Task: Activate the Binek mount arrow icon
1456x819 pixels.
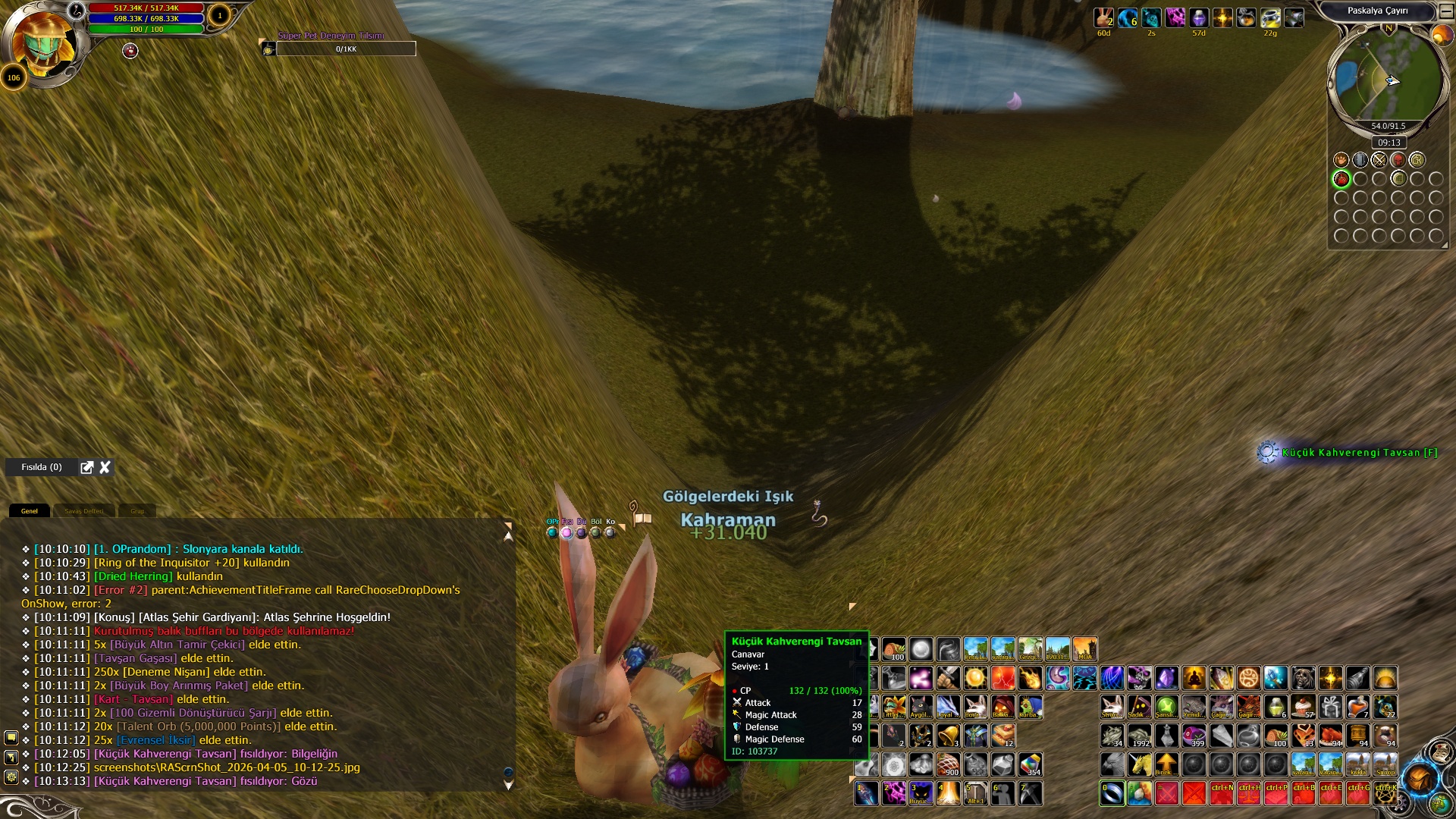Action: 1166,764
